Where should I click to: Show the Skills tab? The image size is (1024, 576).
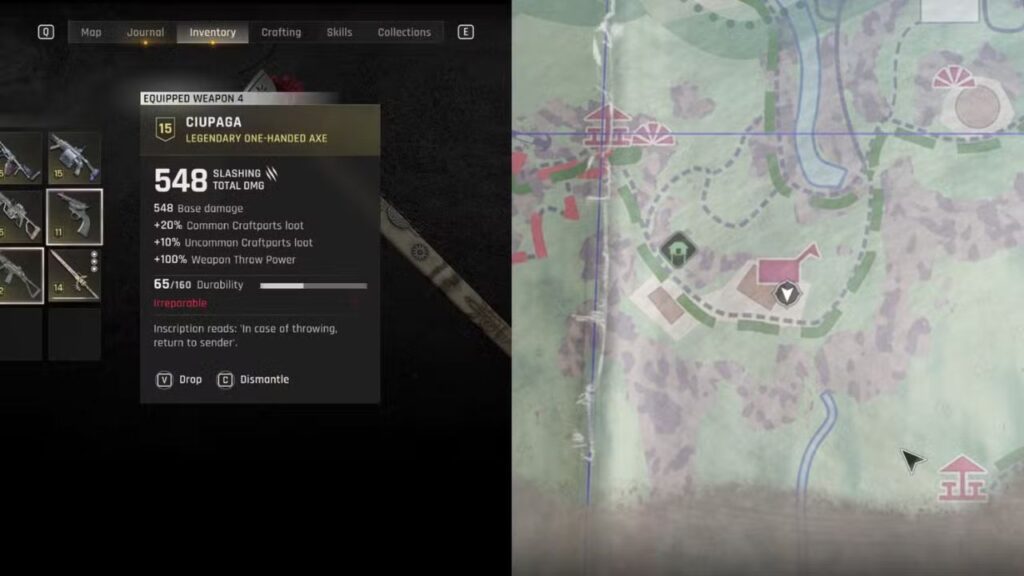[x=339, y=32]
